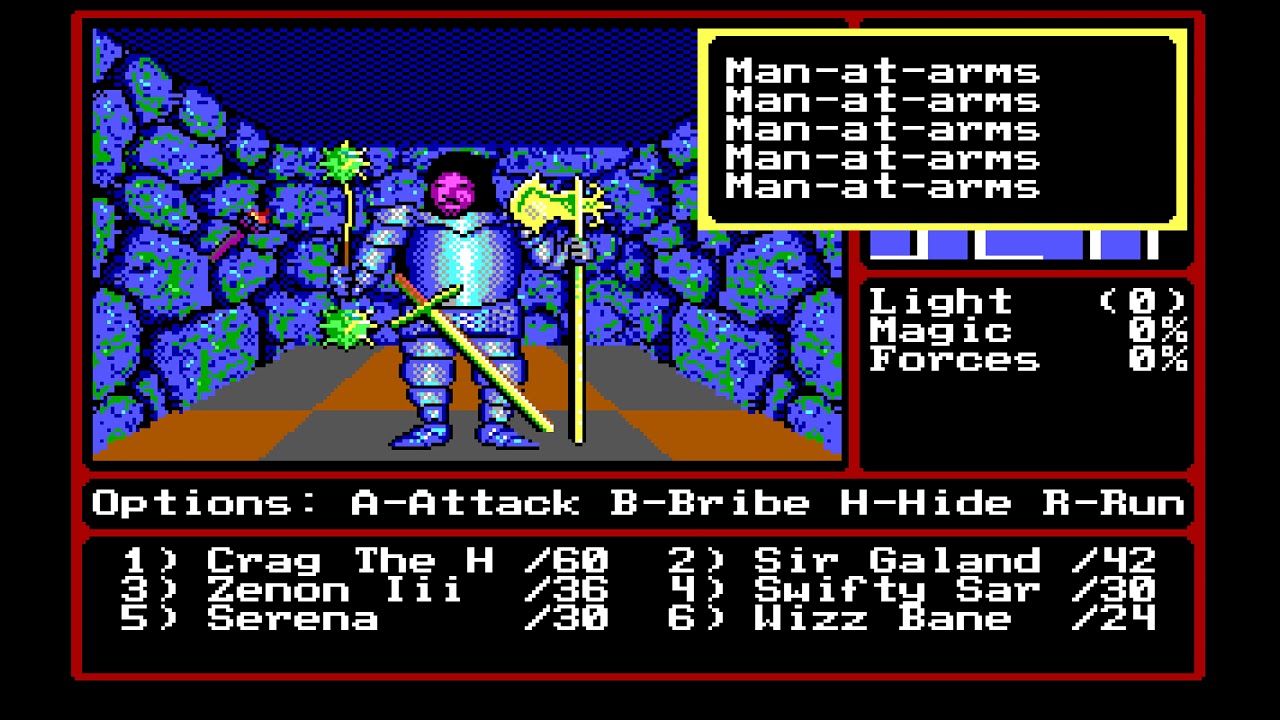
Task: Select the first Man-at-arms enemy
Action: pyautogui.click(x=880, y=71)
